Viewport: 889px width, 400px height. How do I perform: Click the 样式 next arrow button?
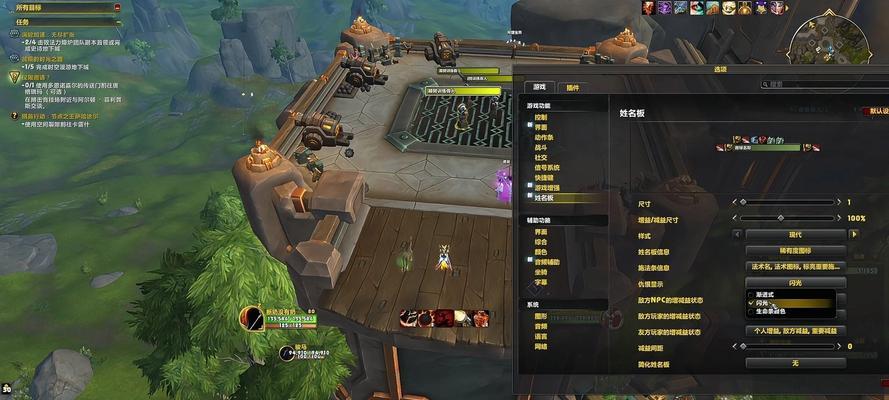point(855,234)
